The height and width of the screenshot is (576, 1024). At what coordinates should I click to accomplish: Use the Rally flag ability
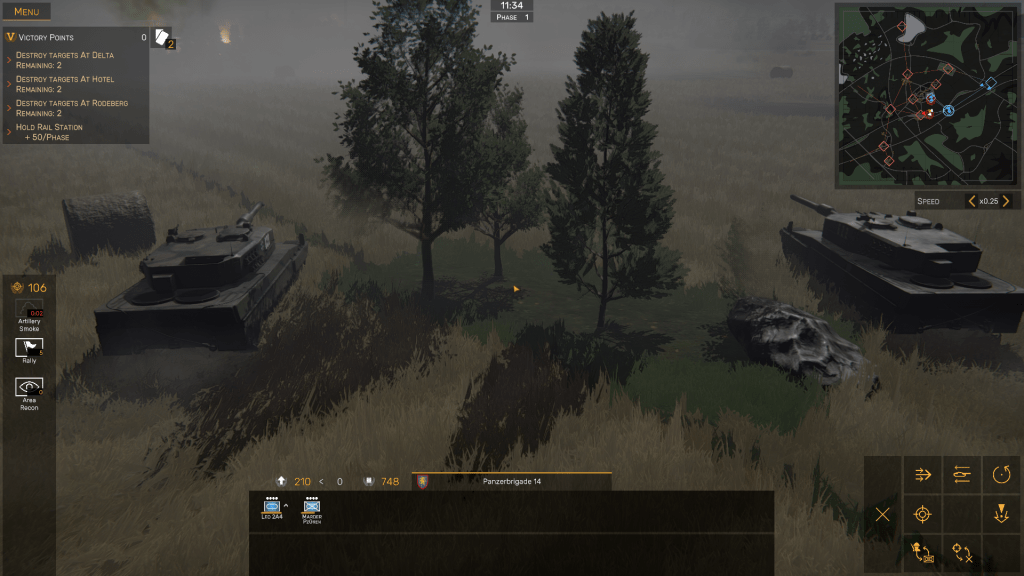pyautogui.click(x=29, y=348)
